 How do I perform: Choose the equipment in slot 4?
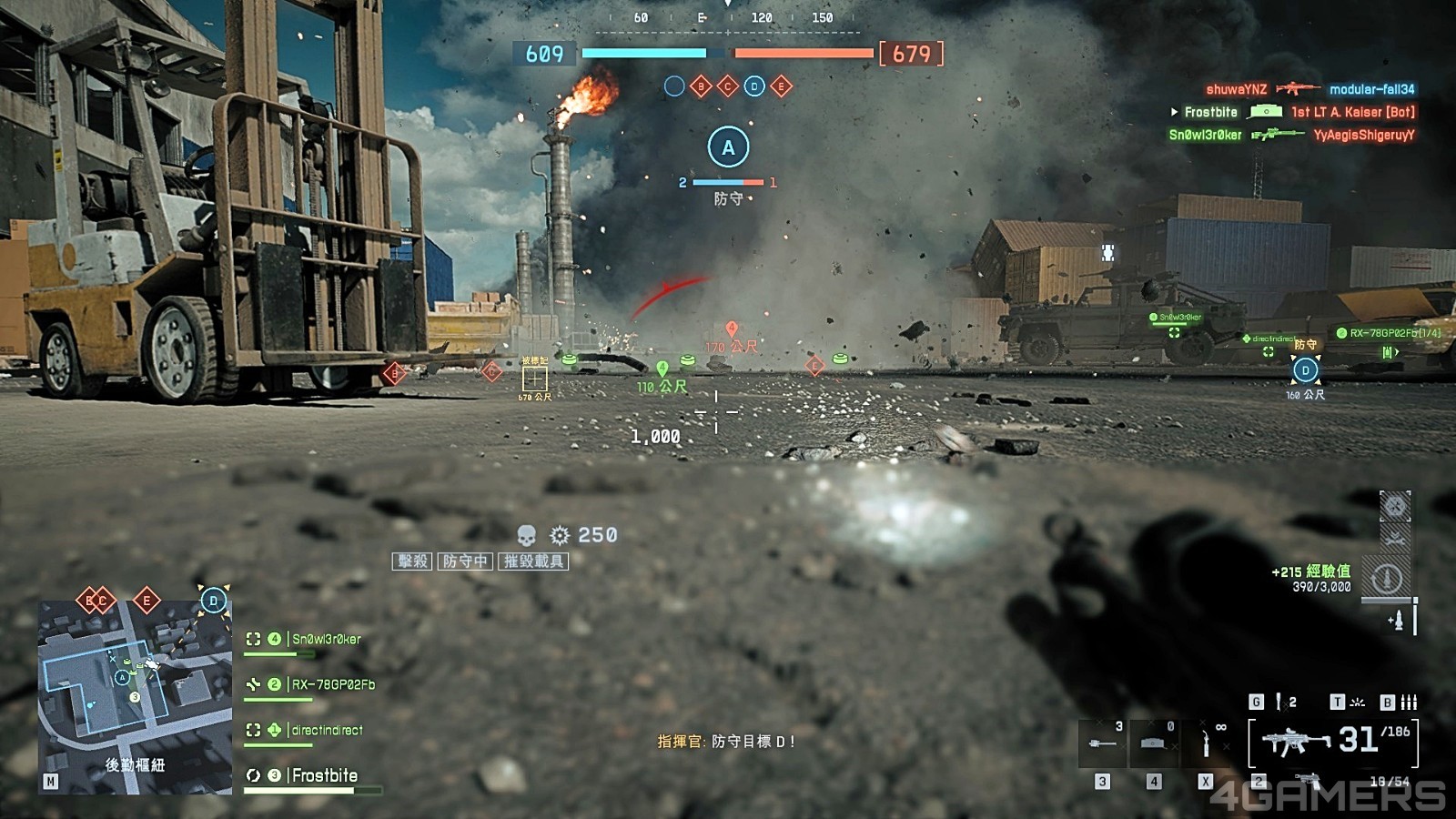[x=1154, y=743]
